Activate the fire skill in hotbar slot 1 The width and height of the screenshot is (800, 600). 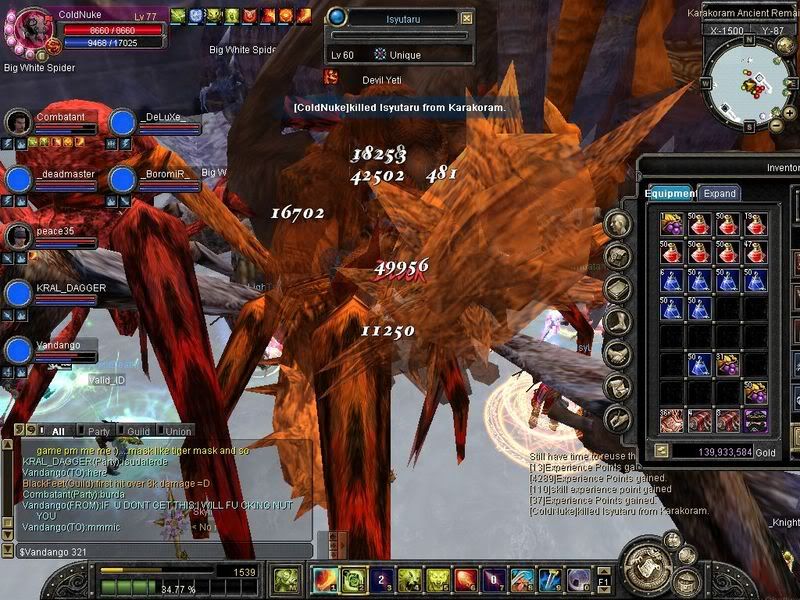point(325,579)
